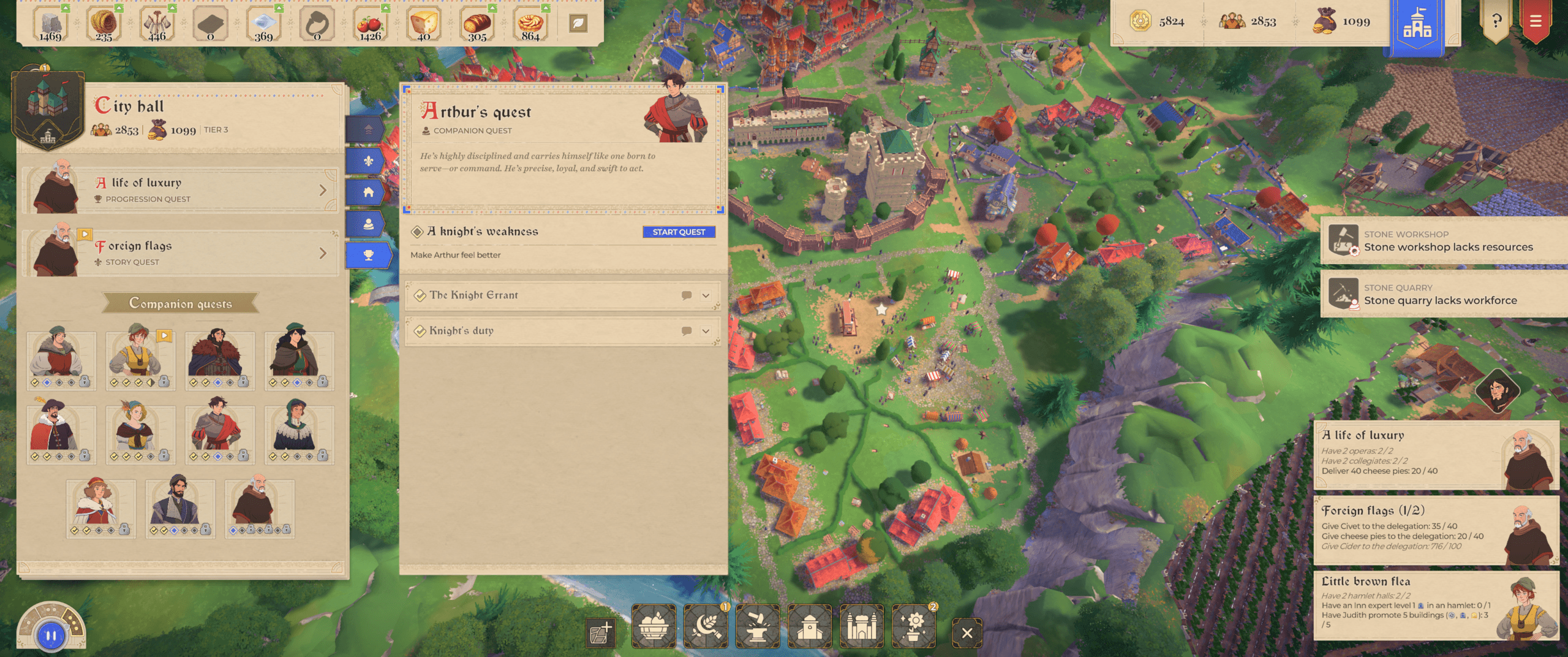Start the A knight's weakness quest
1568x657 pixels.
[x=679, y=232]
